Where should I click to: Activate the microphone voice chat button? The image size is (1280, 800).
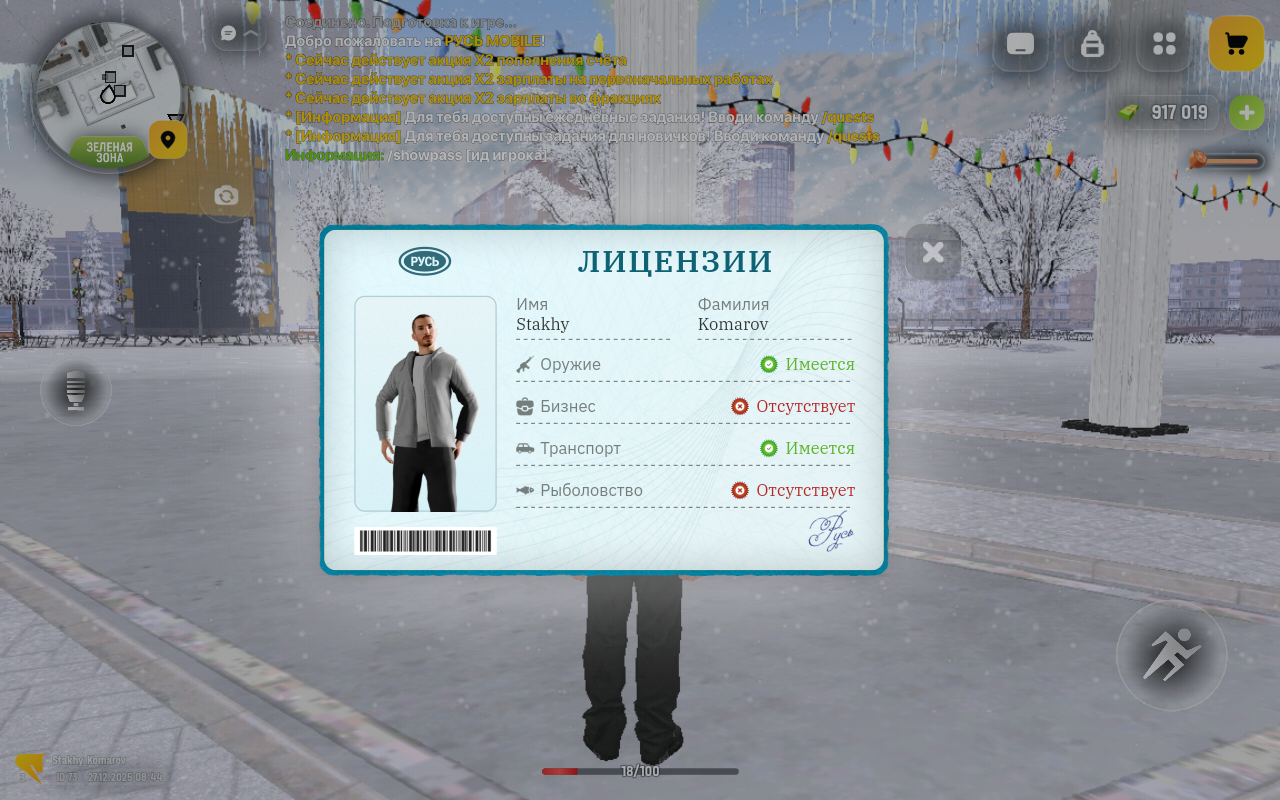76,390
